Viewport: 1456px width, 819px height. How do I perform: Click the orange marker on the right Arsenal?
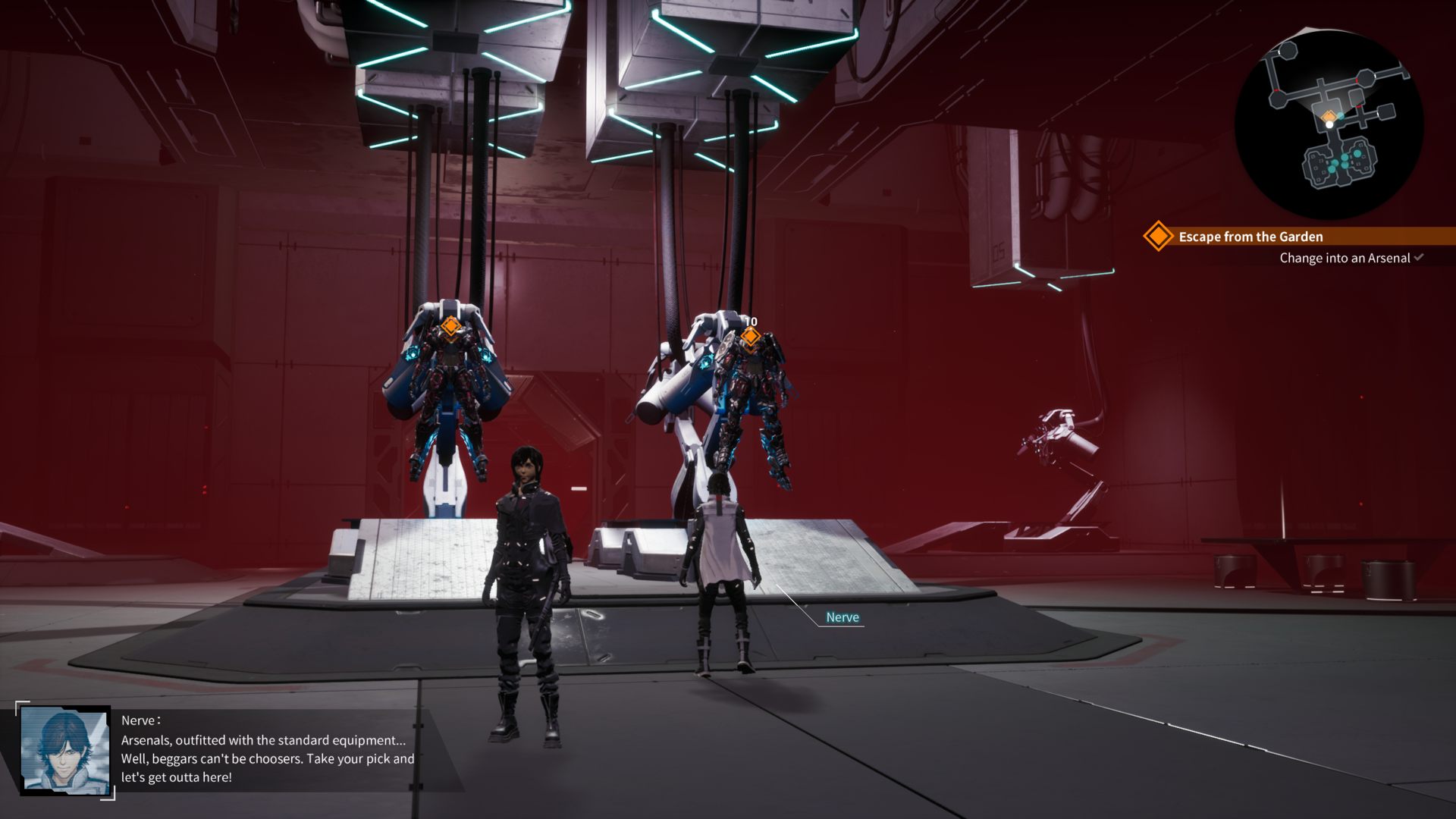[749, 336]
